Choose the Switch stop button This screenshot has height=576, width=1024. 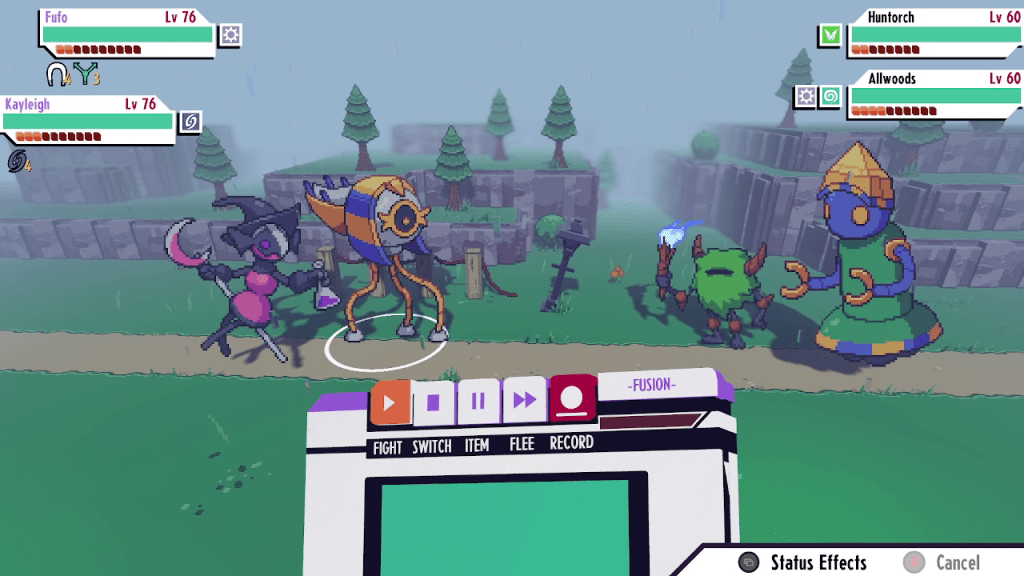tap(433, 403)
